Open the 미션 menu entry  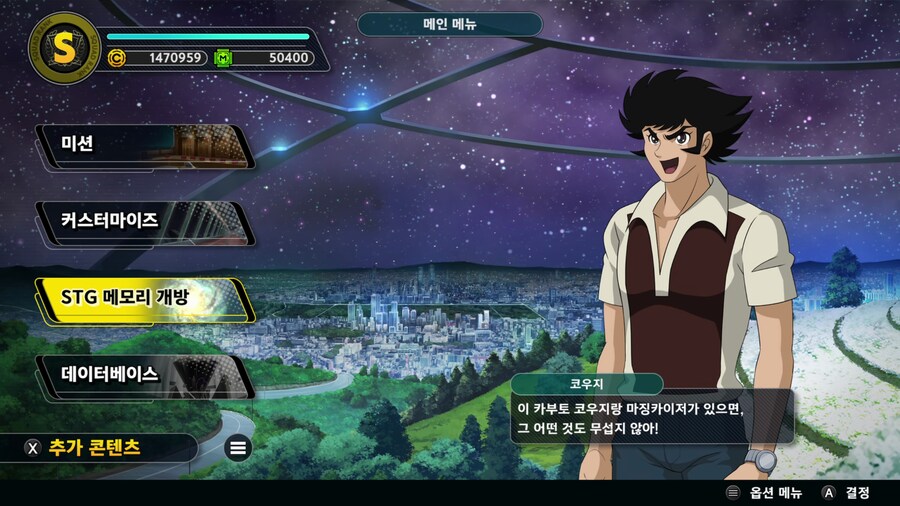[x=140, y=146]
